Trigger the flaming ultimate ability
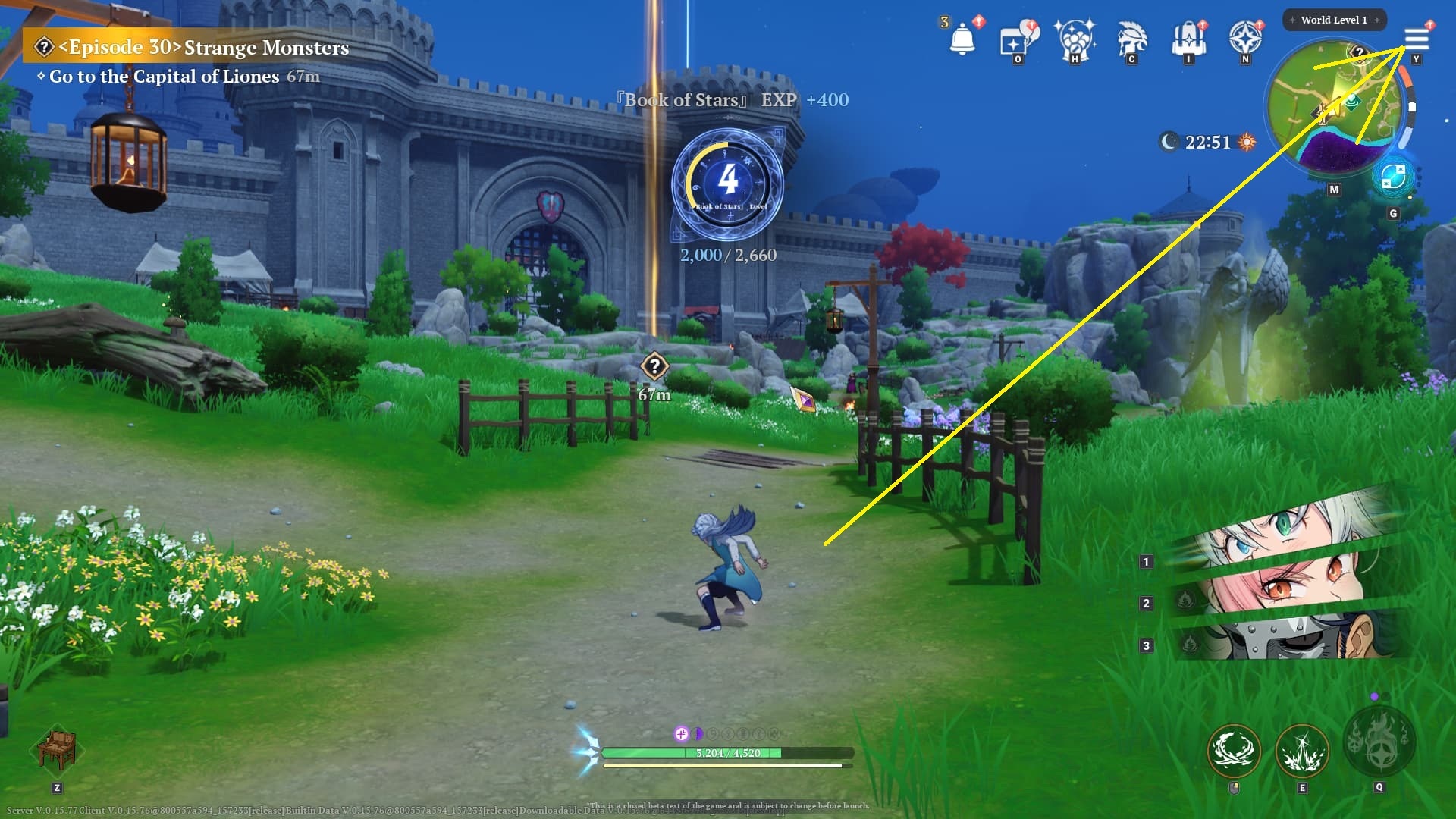This screenshot has width=1456, height=819. pyautogui.click(x=1379, y=741)
